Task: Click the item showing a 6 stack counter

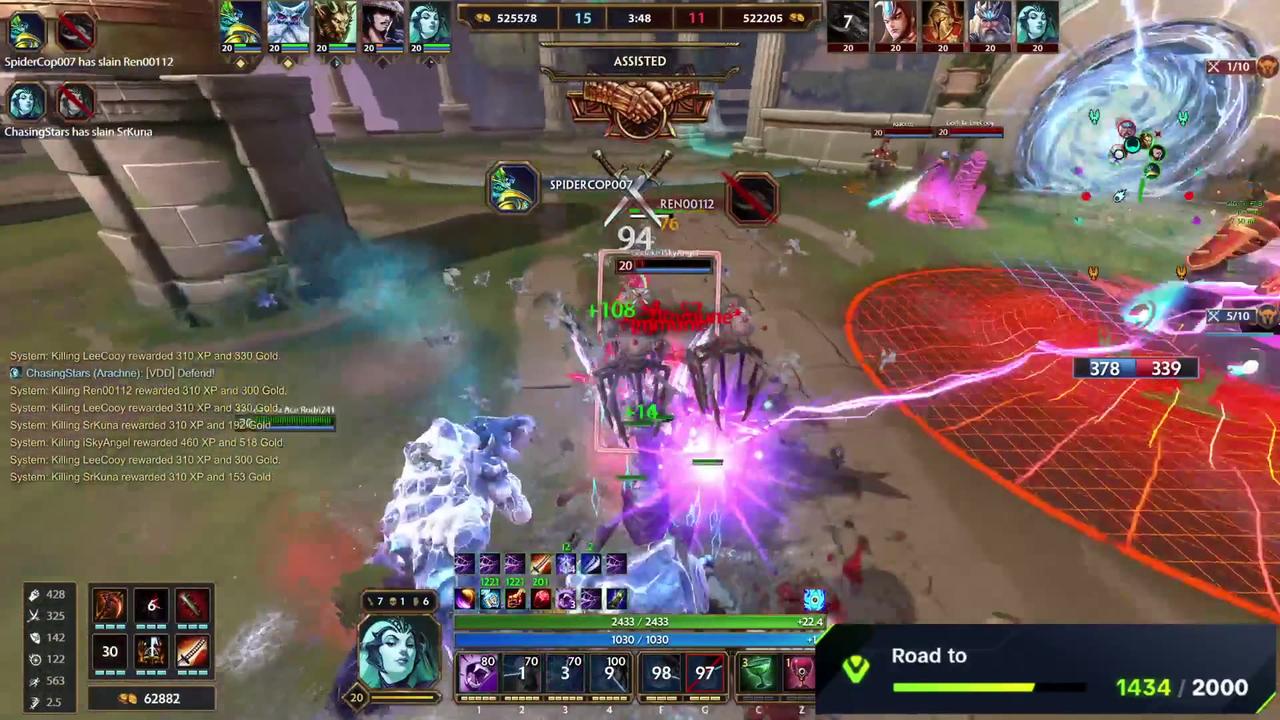Action: [x=152, y=605]
